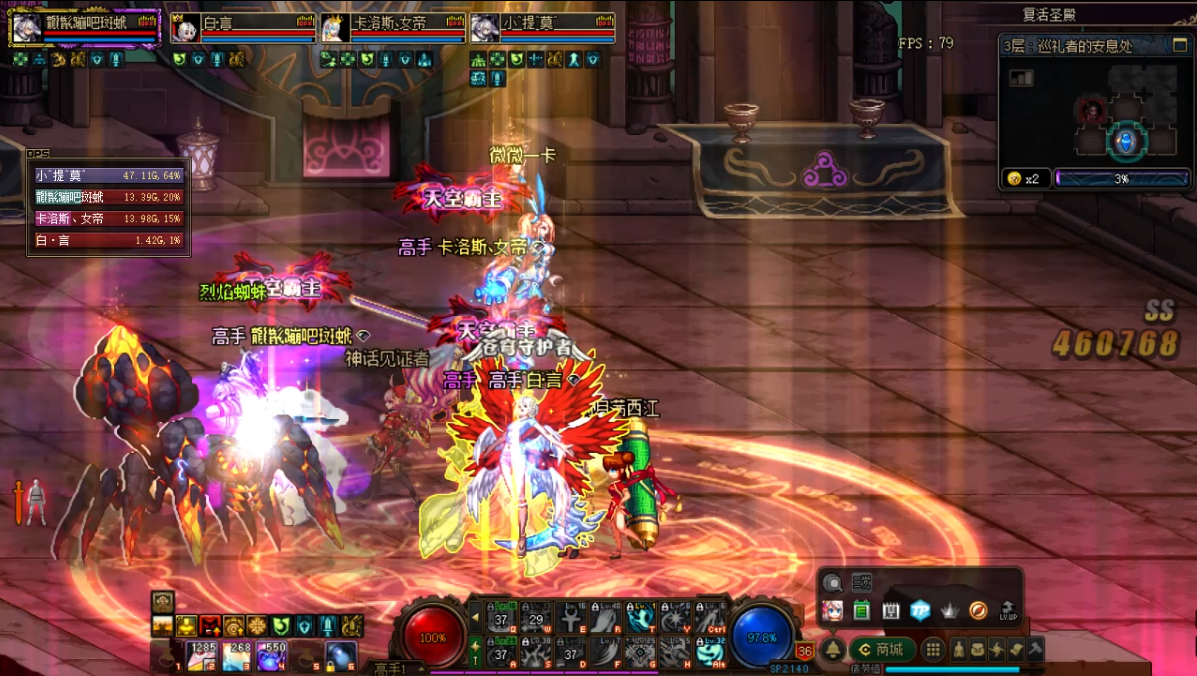Minimize the dungeon minimap panel
This screenshot has height=676, width=1197.
coord(1180,46)
